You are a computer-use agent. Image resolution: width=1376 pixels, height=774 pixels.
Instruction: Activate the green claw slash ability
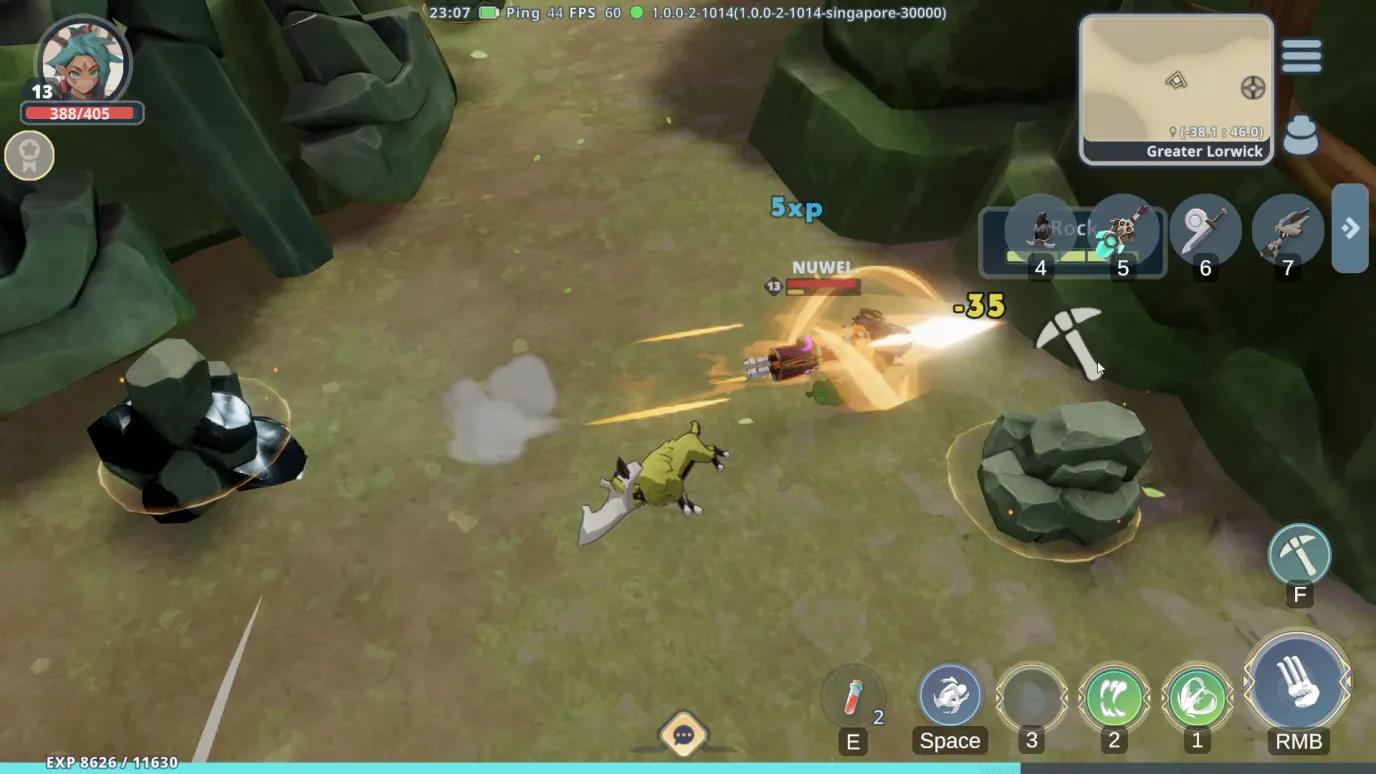click(1114, 697)
